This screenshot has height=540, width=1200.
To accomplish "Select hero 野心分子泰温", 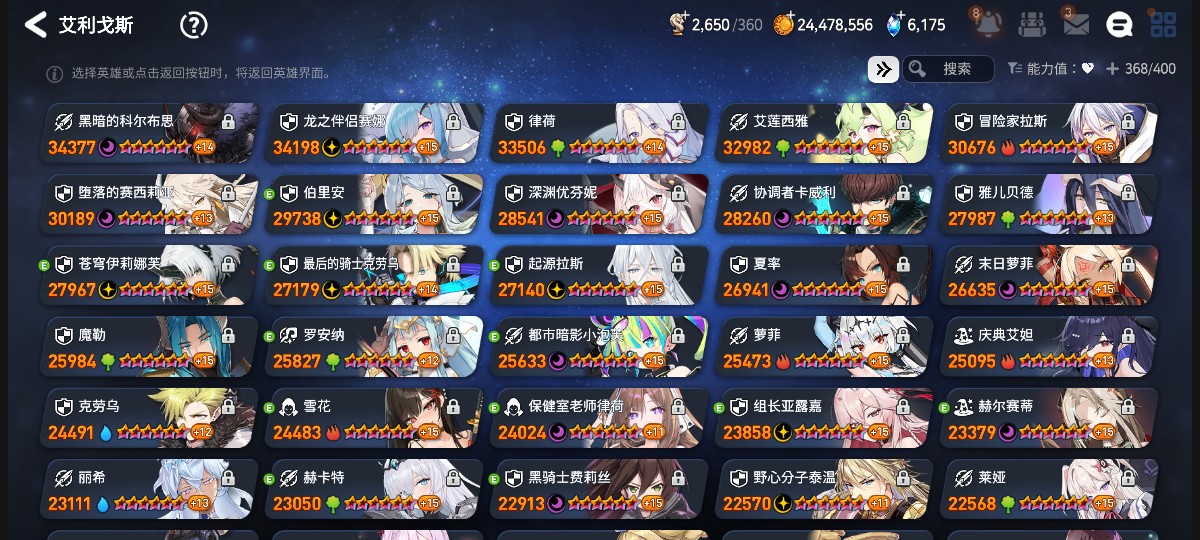I will 825,489.
